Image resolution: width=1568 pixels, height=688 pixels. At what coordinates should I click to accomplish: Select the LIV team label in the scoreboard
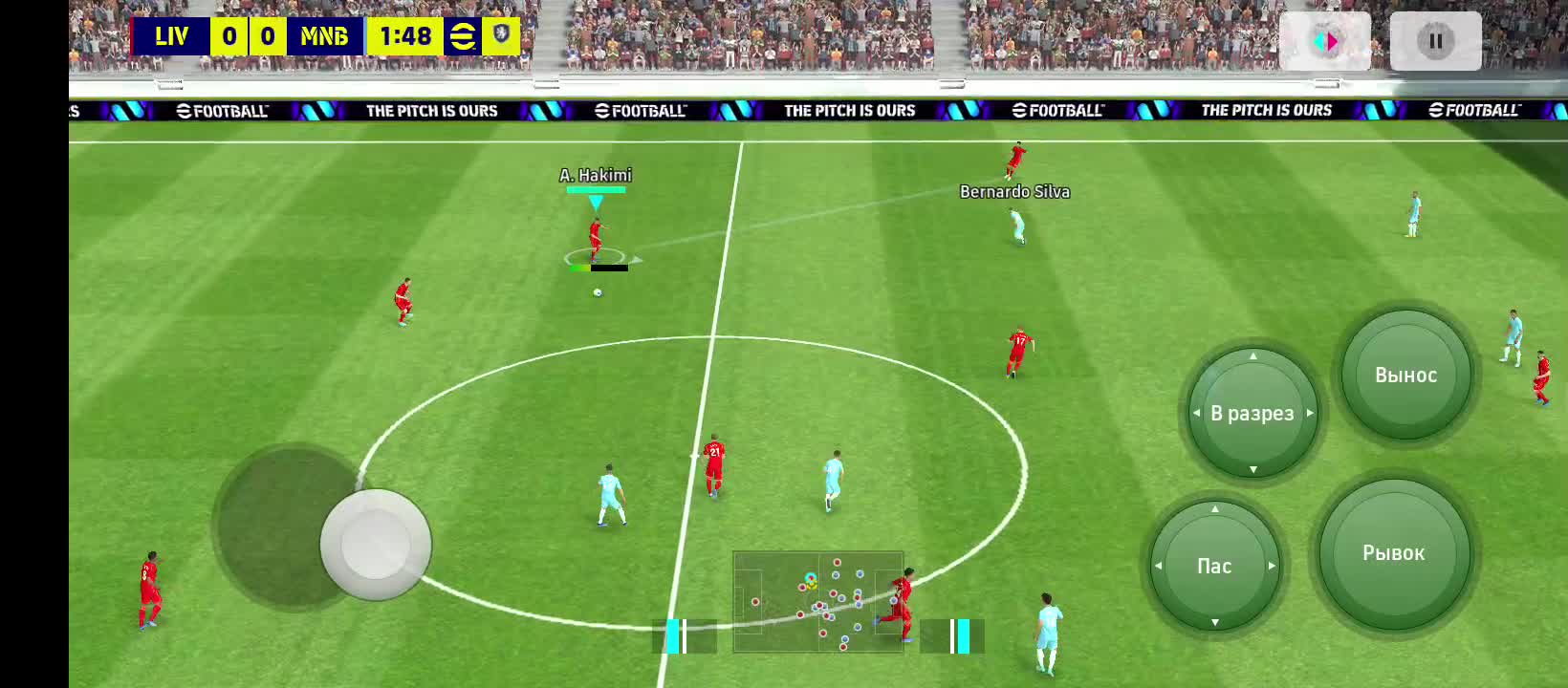click(172, 36)
